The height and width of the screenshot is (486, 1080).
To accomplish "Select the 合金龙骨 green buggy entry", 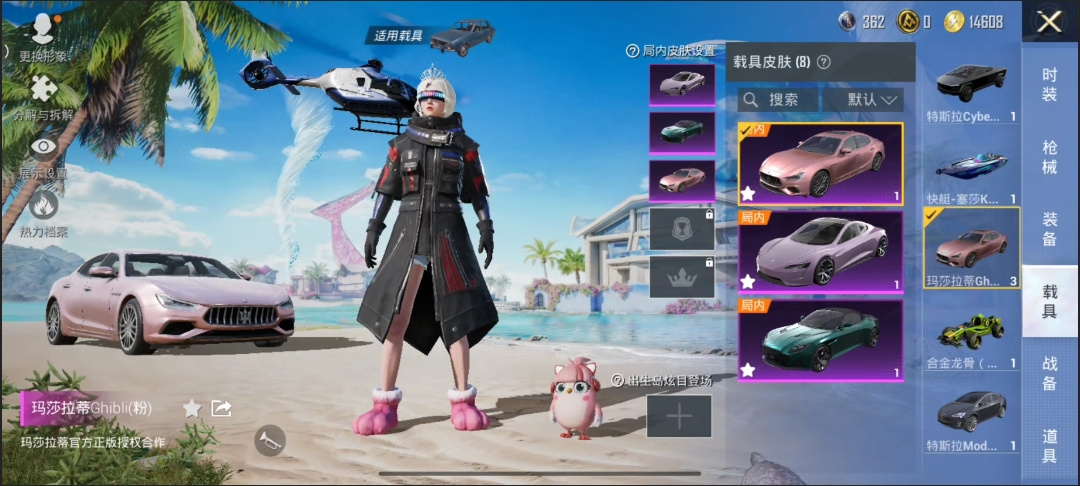I will 972,334.
